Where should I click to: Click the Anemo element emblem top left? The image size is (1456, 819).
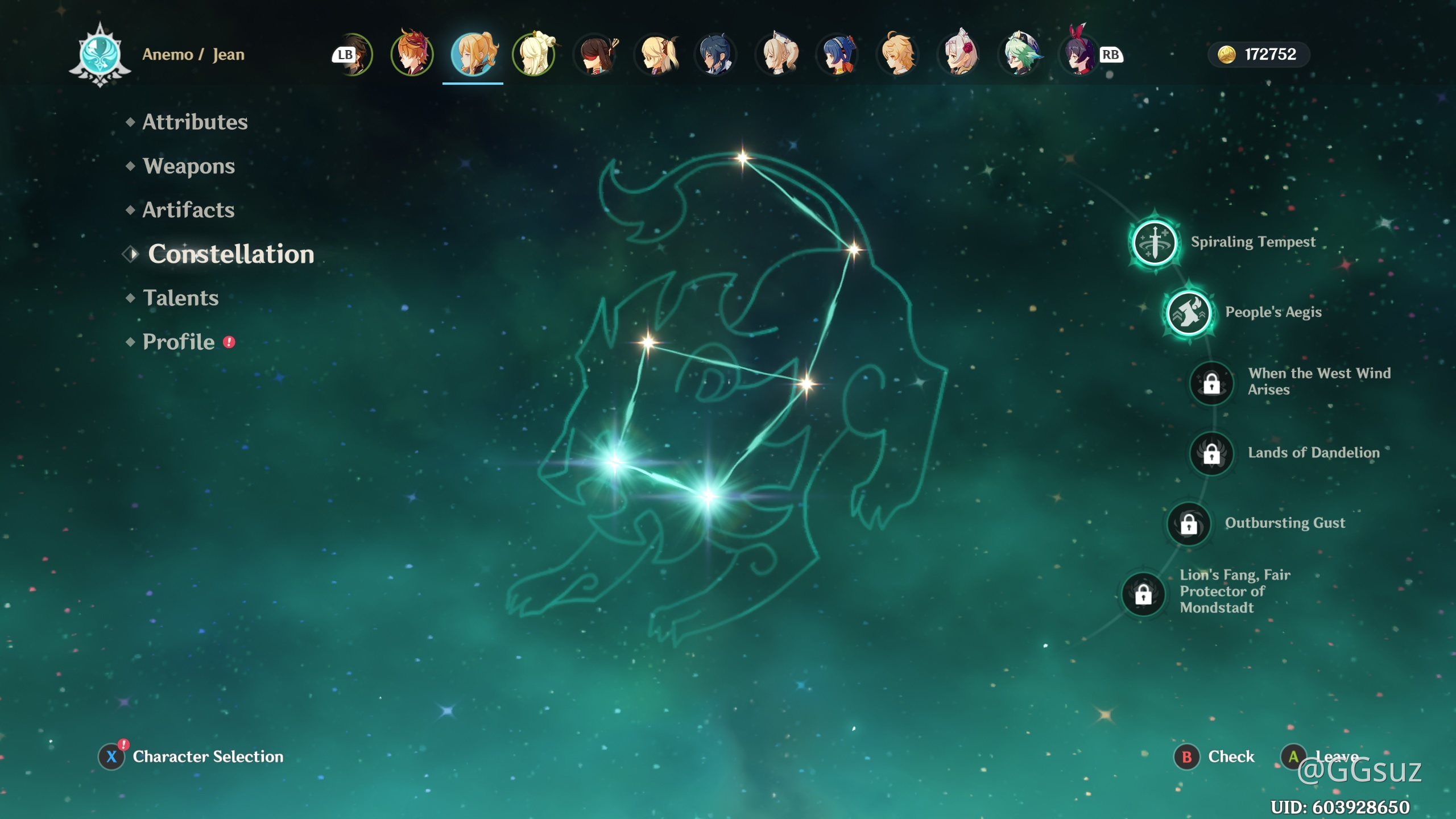[x=100, y=54]
